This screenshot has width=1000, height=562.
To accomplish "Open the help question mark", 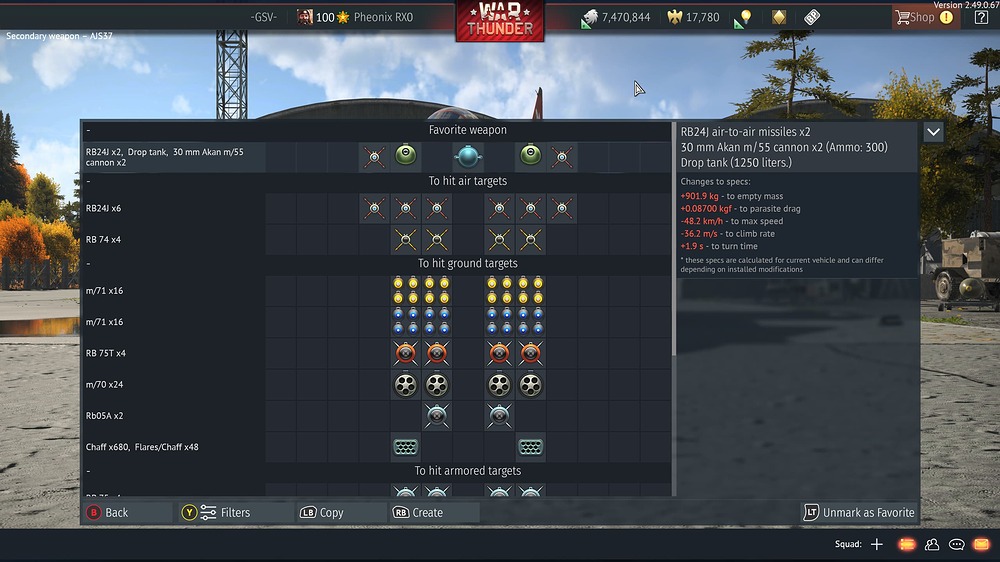I will pyautogui.click(x=981, y=17).
